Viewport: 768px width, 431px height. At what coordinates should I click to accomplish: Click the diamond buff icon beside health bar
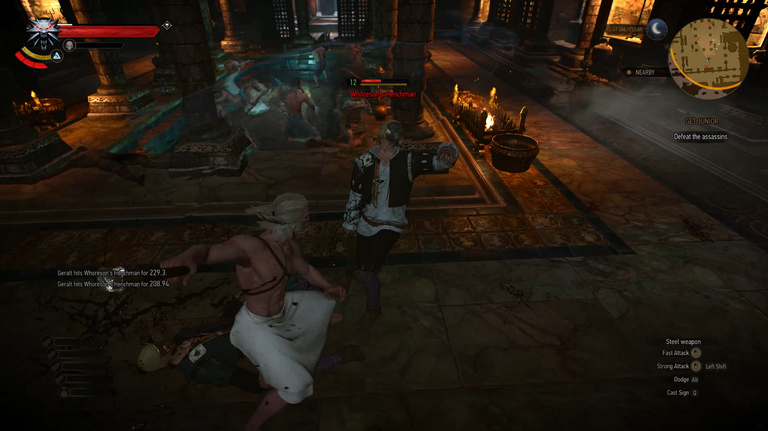pos(166,26)
